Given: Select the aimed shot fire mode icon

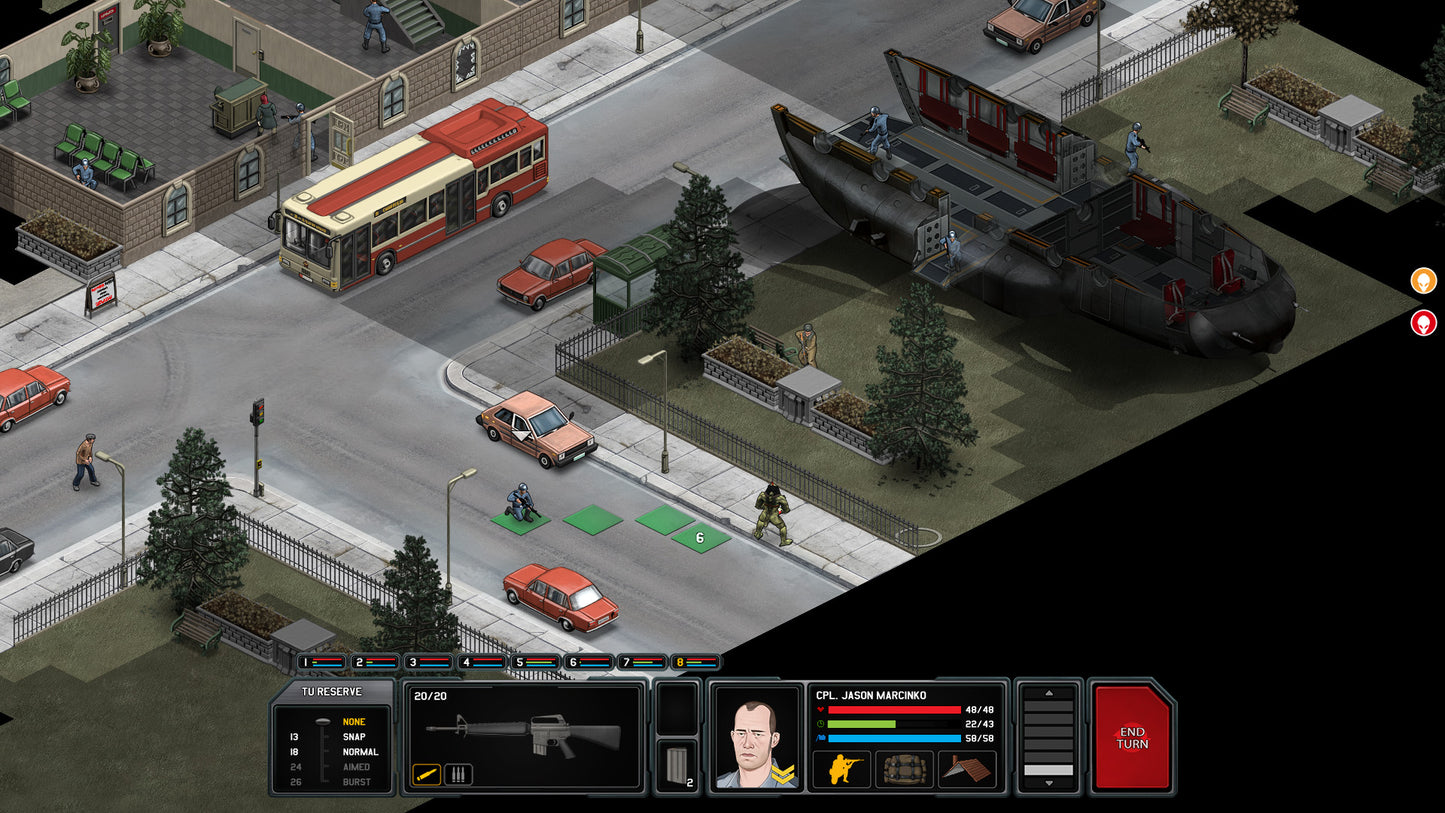Looking at the screenshot, I should click(x=427, y=774).
